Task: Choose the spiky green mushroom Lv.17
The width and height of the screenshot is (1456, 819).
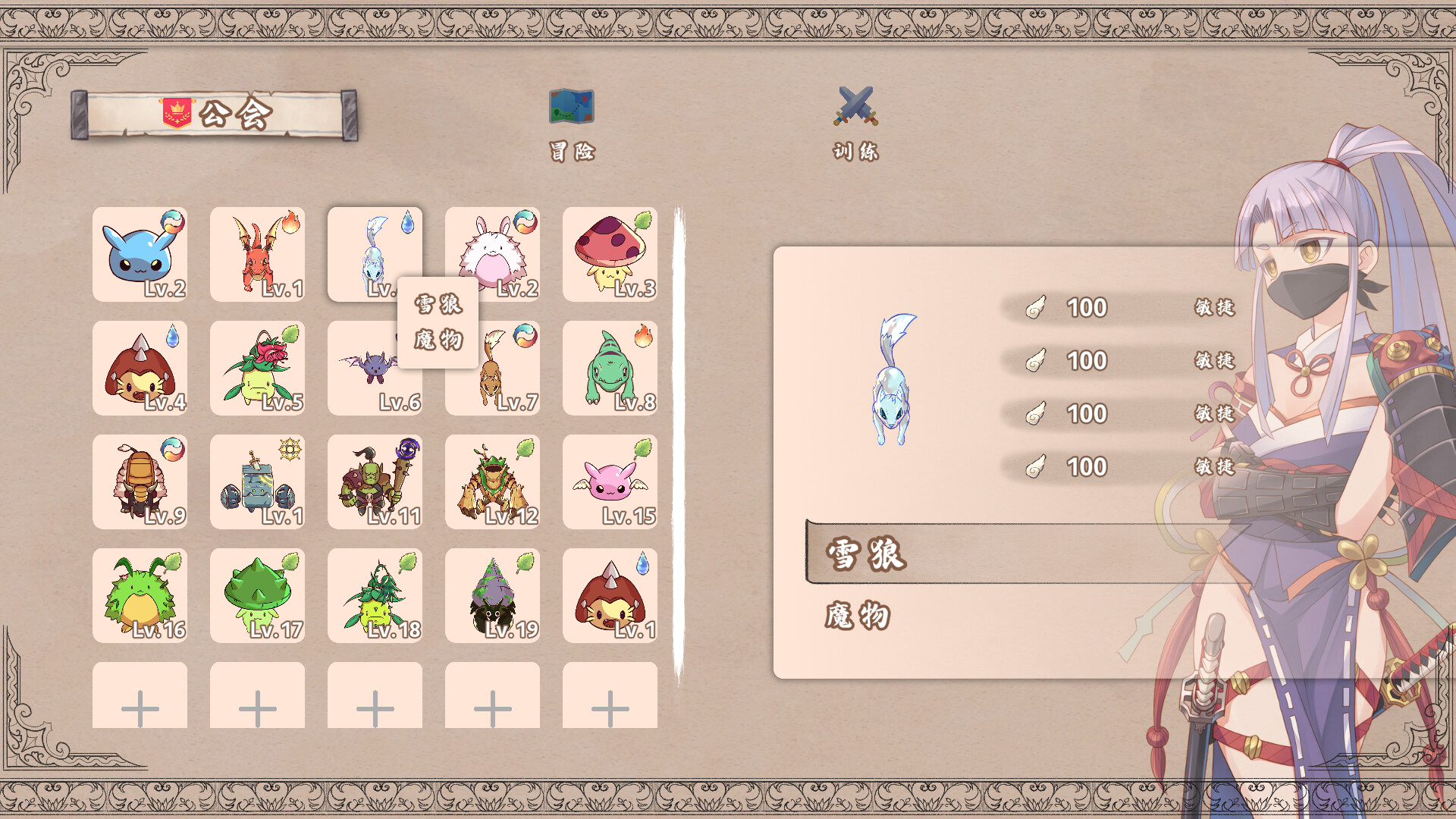Action: (258, 596)
